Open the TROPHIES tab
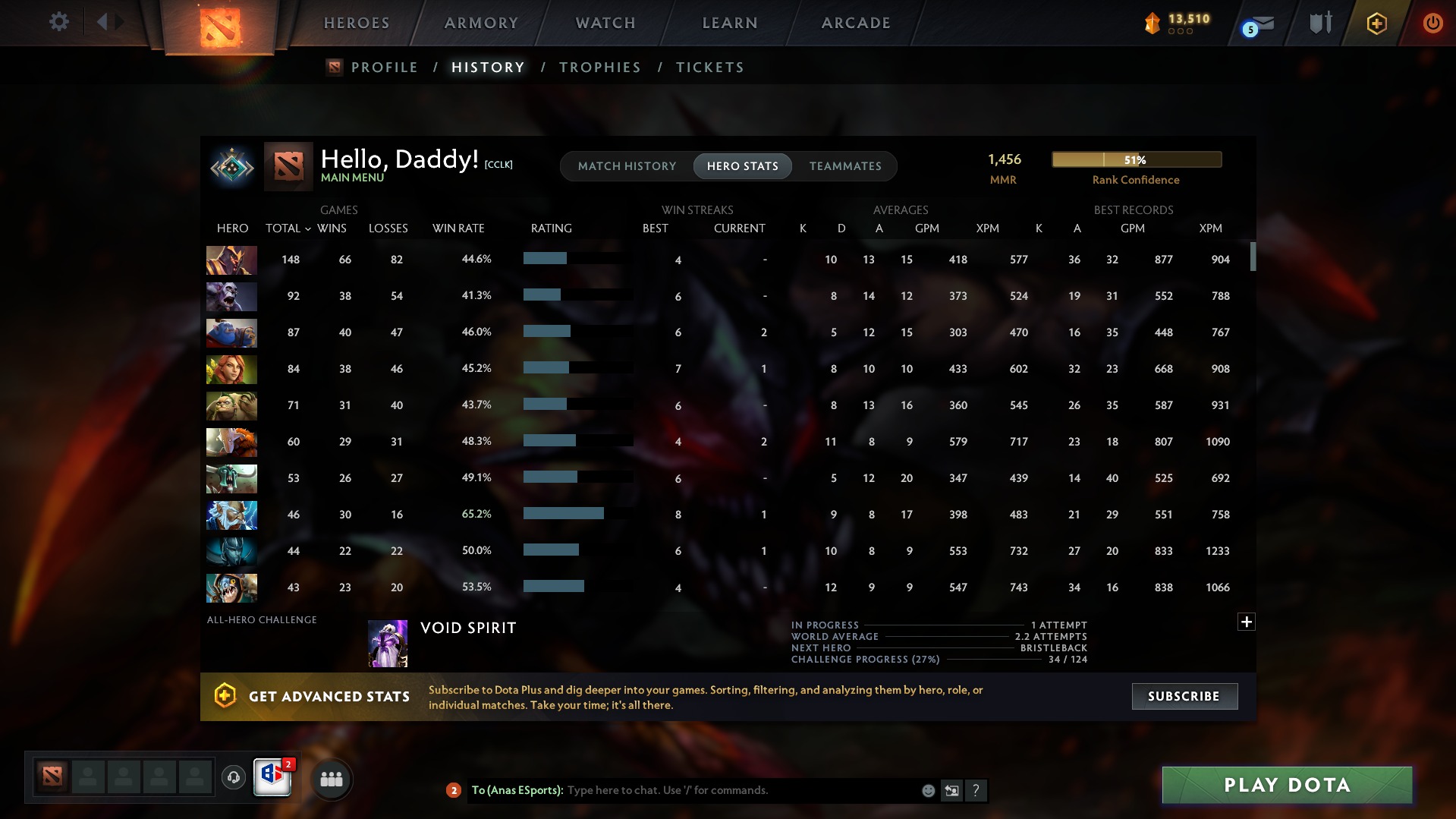The image size is (1456, 819). (599, 67)
